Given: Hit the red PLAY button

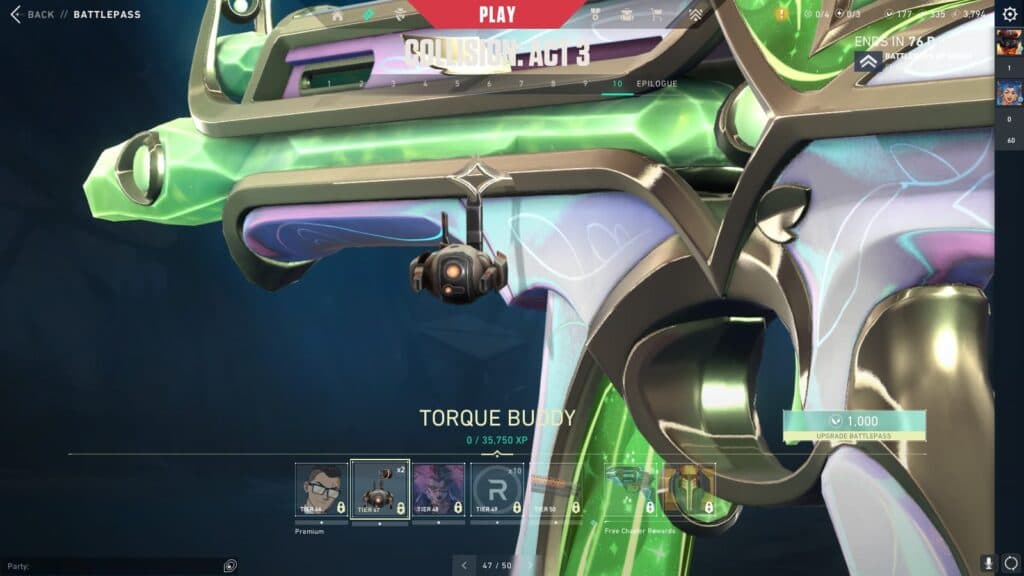Looking at the screenshot, I should click(x=497, y=14).
